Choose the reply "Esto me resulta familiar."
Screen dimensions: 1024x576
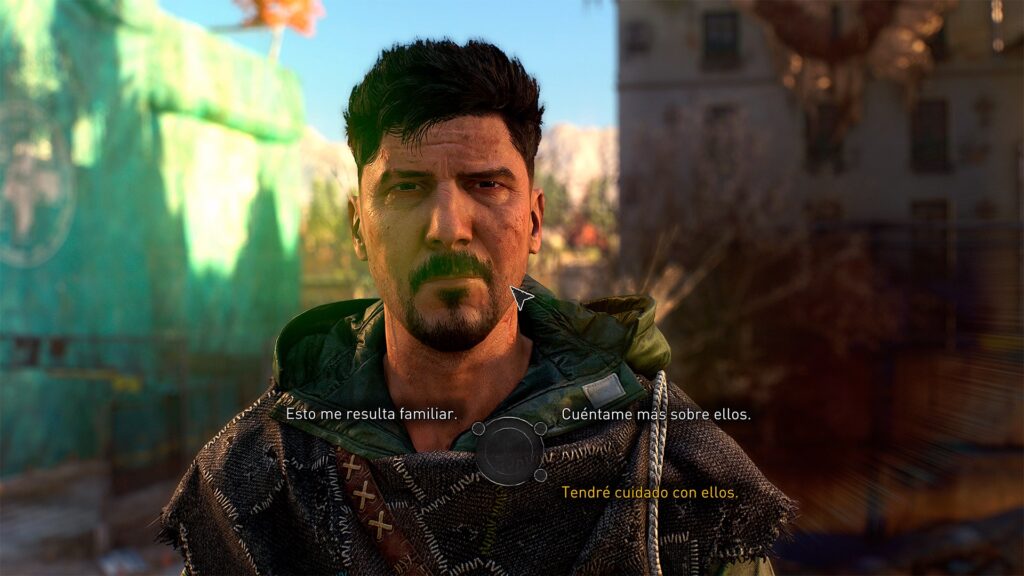(x=371, y=413)
